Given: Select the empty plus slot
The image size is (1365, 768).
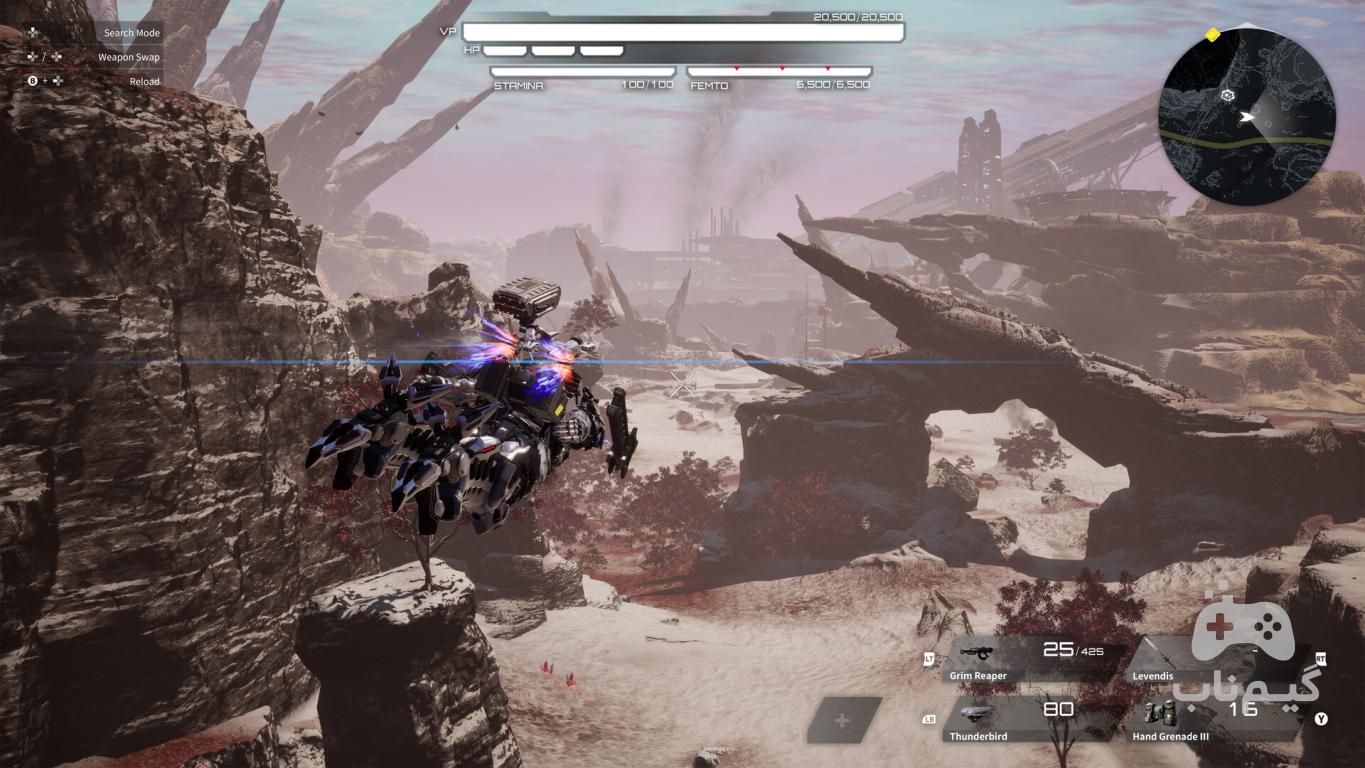Looking at the screenshot, I should pos(842,720).
